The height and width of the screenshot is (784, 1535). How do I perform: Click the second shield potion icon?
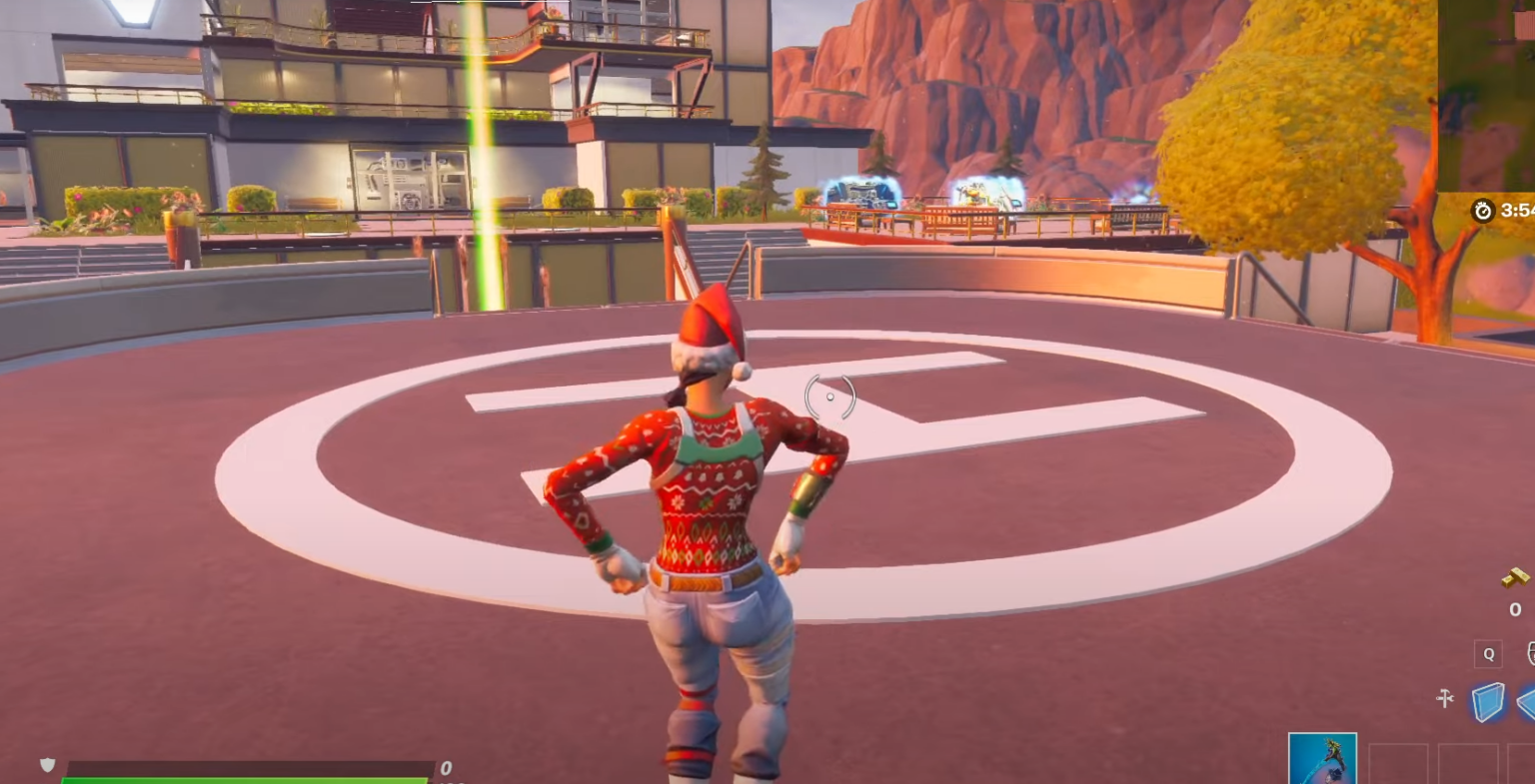pos(1527,702)
